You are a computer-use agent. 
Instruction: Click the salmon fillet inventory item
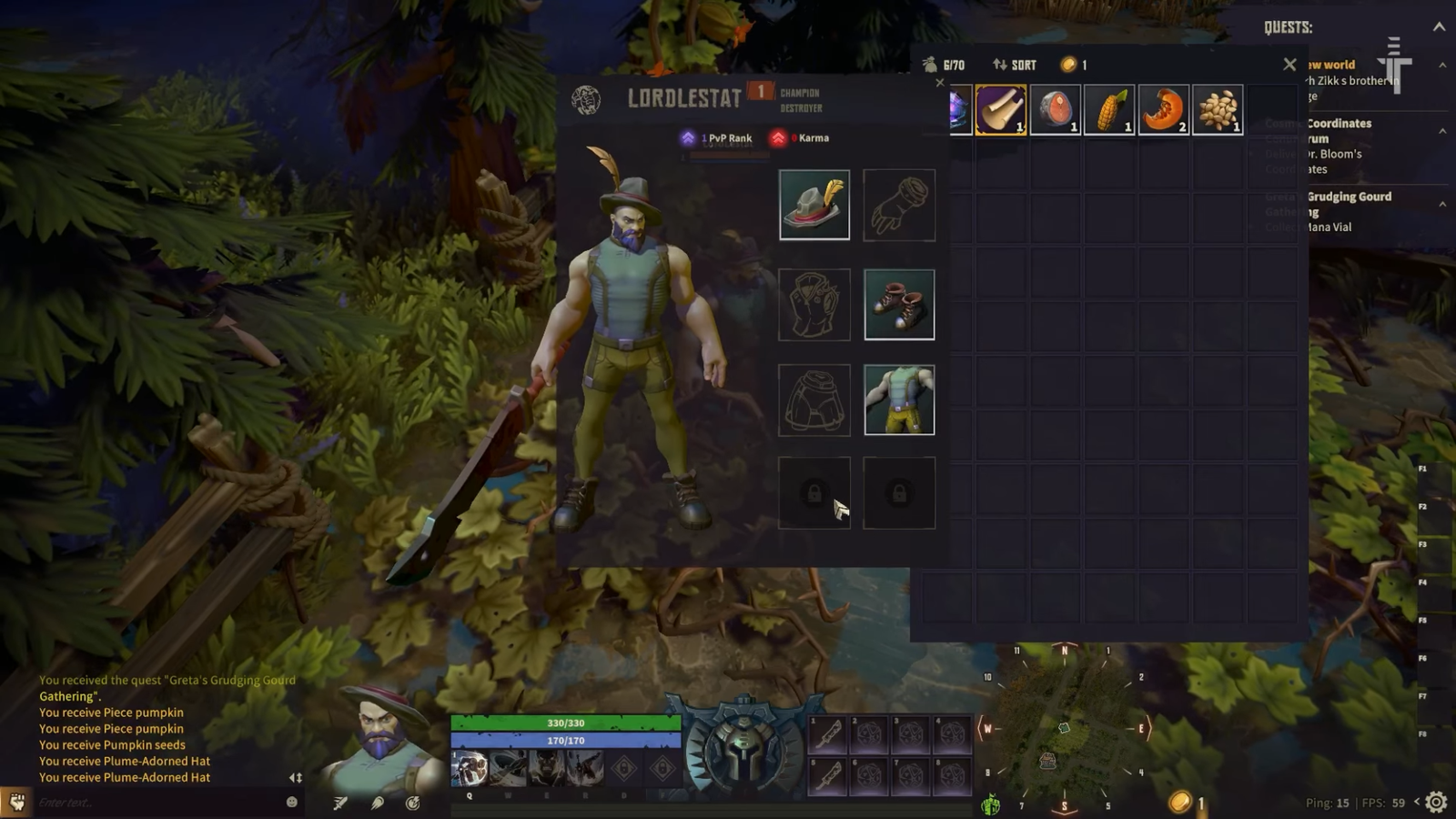tap(1054, 109)
